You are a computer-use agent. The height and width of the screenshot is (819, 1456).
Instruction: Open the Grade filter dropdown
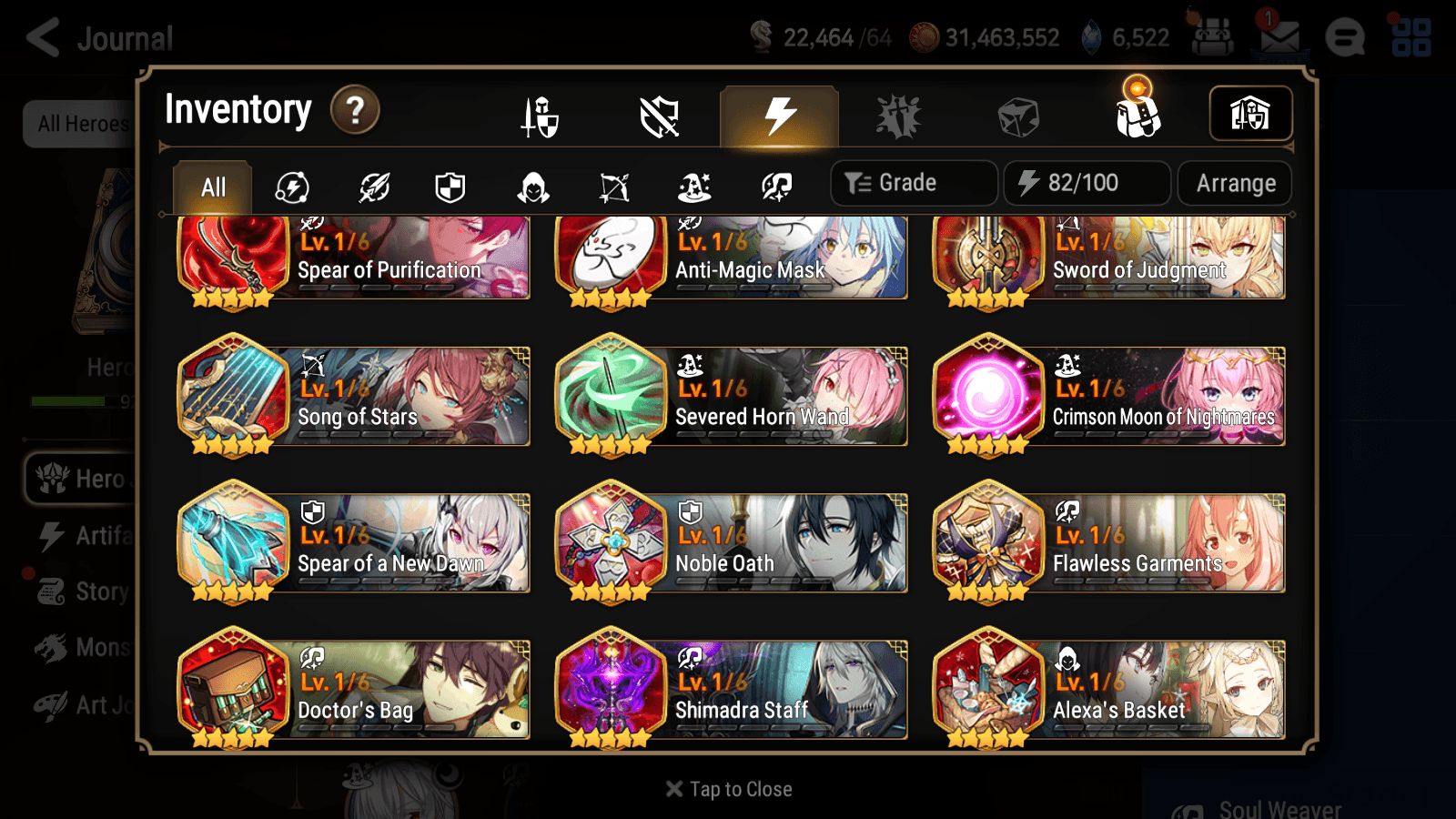[913, 182]
